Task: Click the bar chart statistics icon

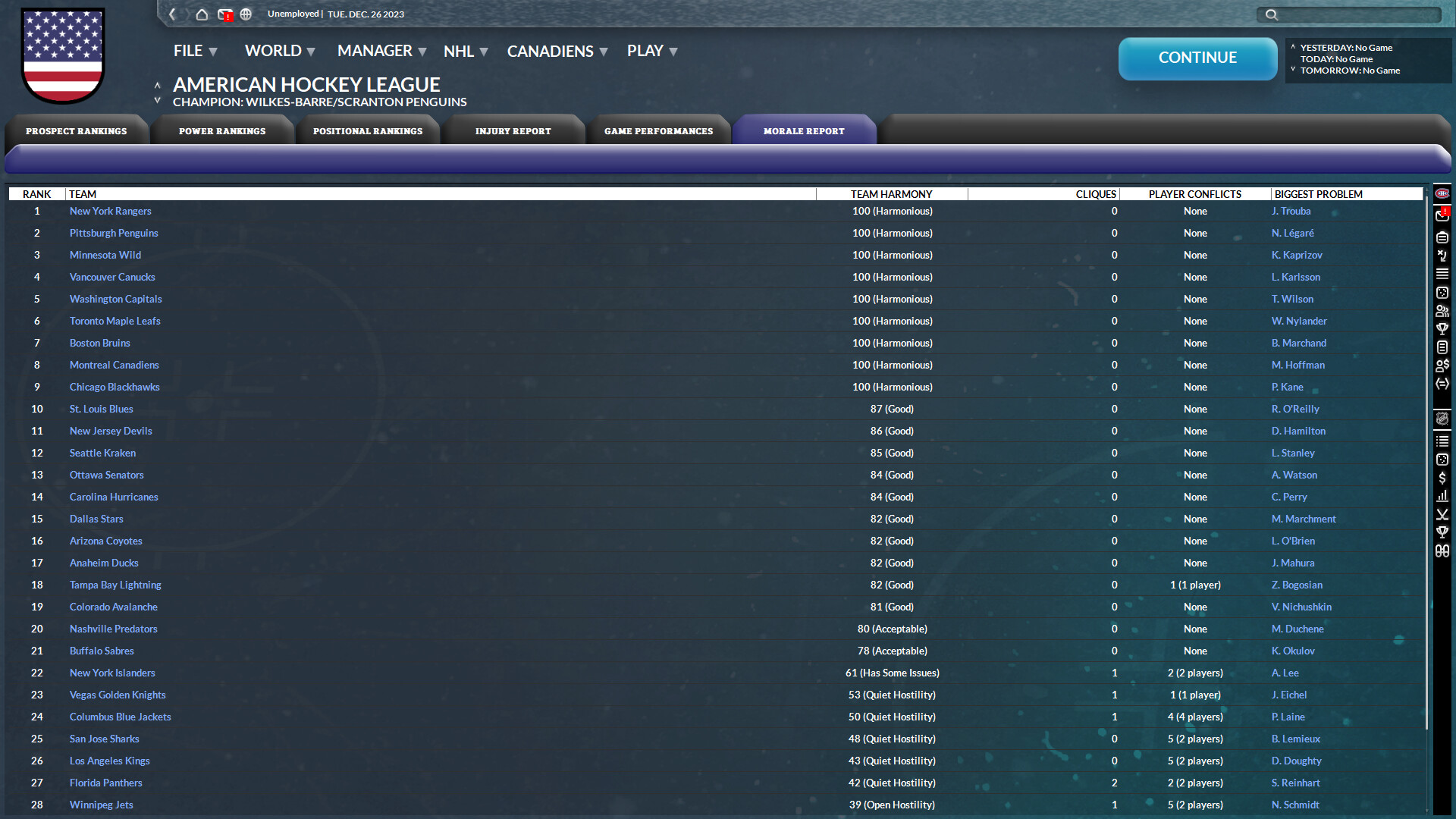Action: tap(1442, 495)
